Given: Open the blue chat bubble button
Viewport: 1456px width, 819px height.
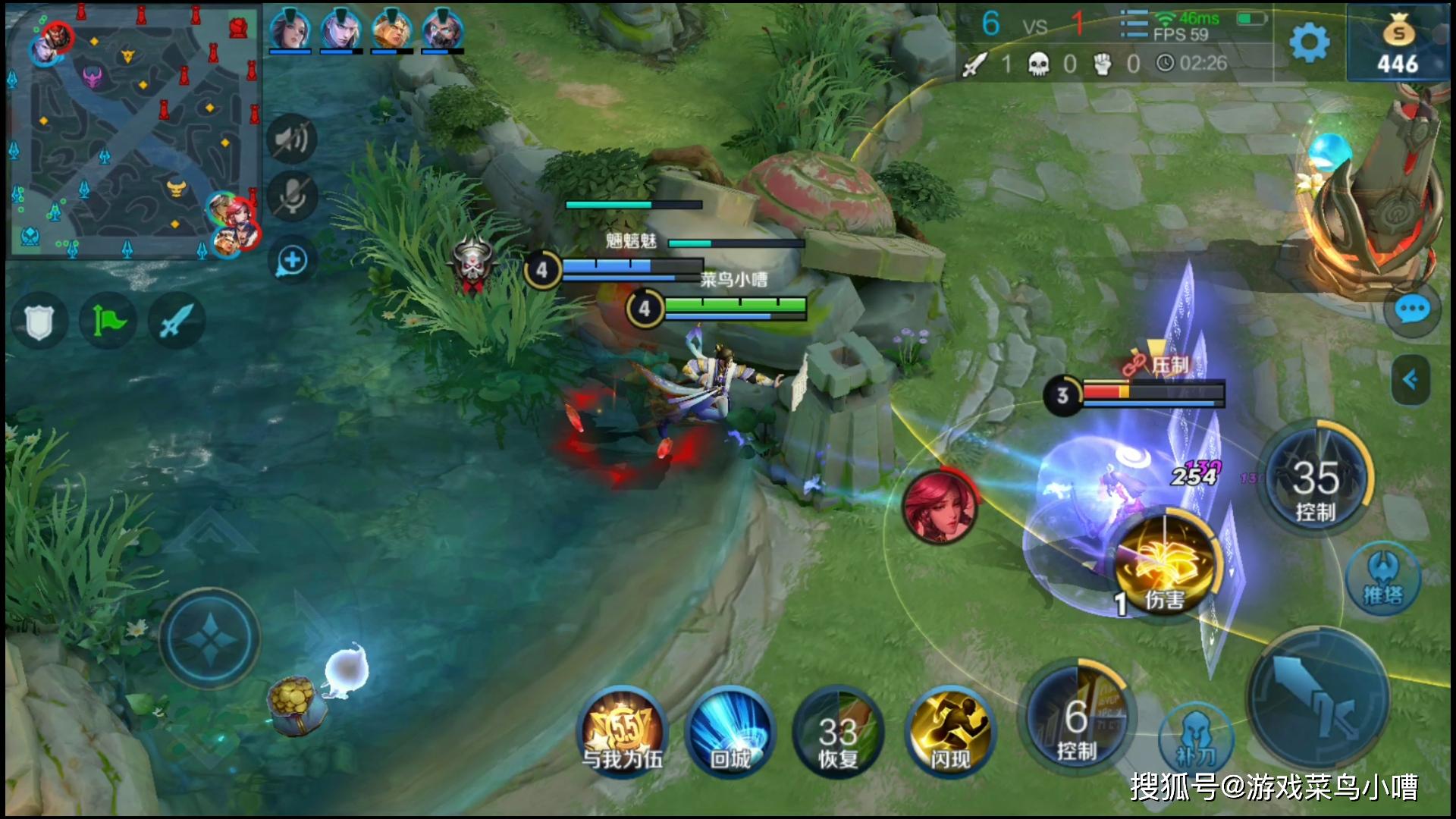Looking at the screenshot, I should (1411, 310).
